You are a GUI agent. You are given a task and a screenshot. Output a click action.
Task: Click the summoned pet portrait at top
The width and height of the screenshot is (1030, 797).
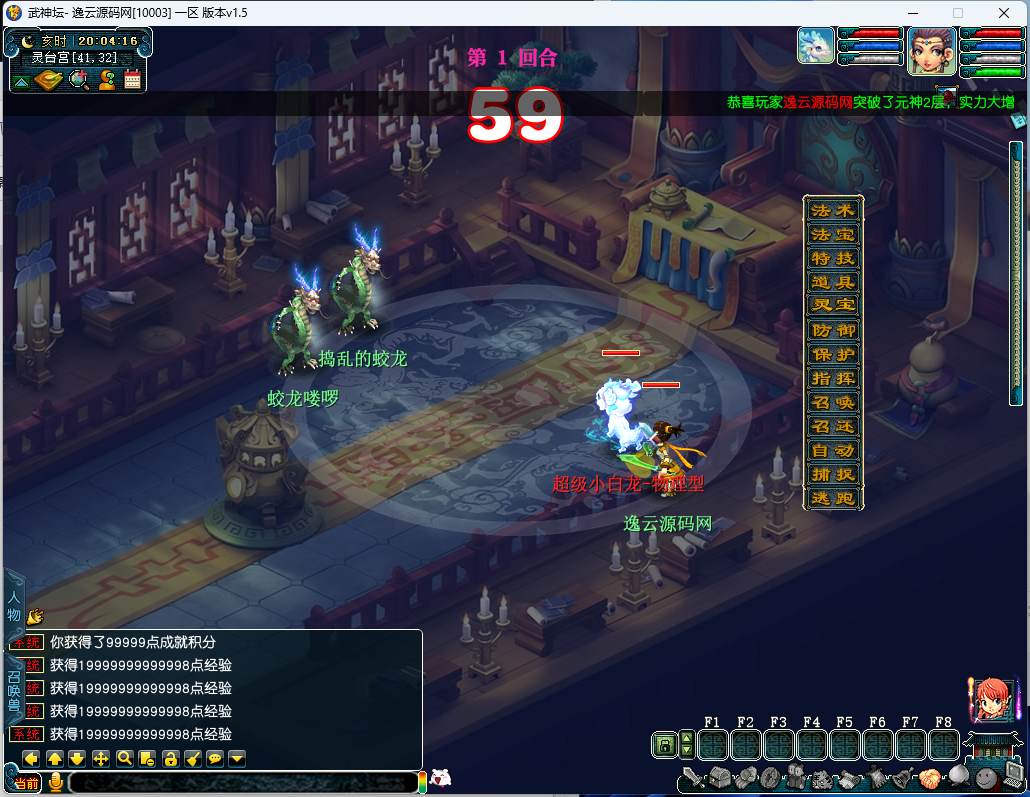pos(815,46)
